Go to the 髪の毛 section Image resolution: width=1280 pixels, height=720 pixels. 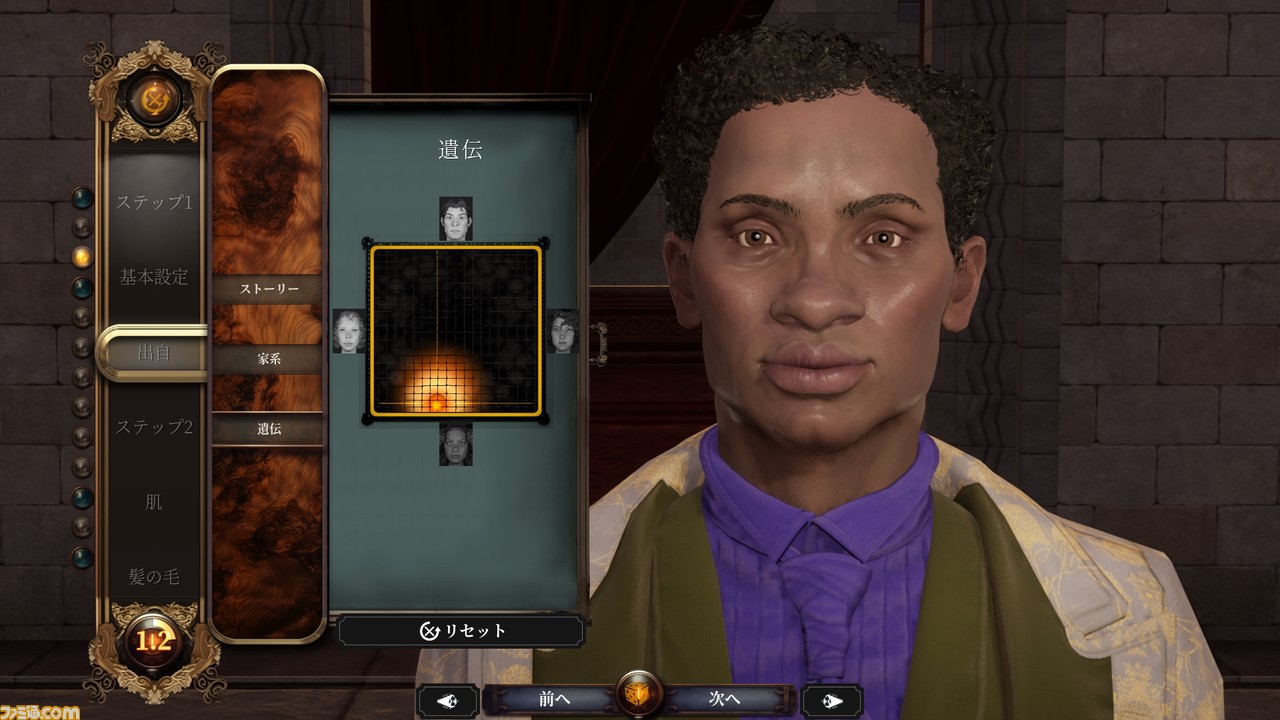coord(153,576)
